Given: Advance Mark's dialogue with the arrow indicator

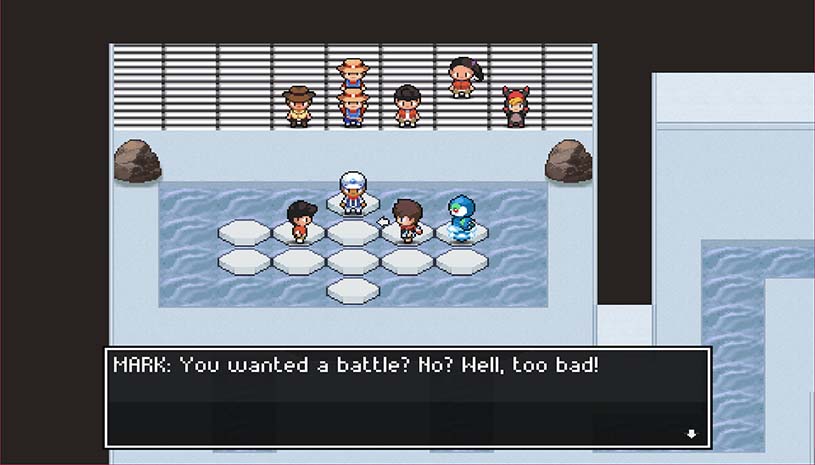Looking at the screenshot, I should [690, 433].
